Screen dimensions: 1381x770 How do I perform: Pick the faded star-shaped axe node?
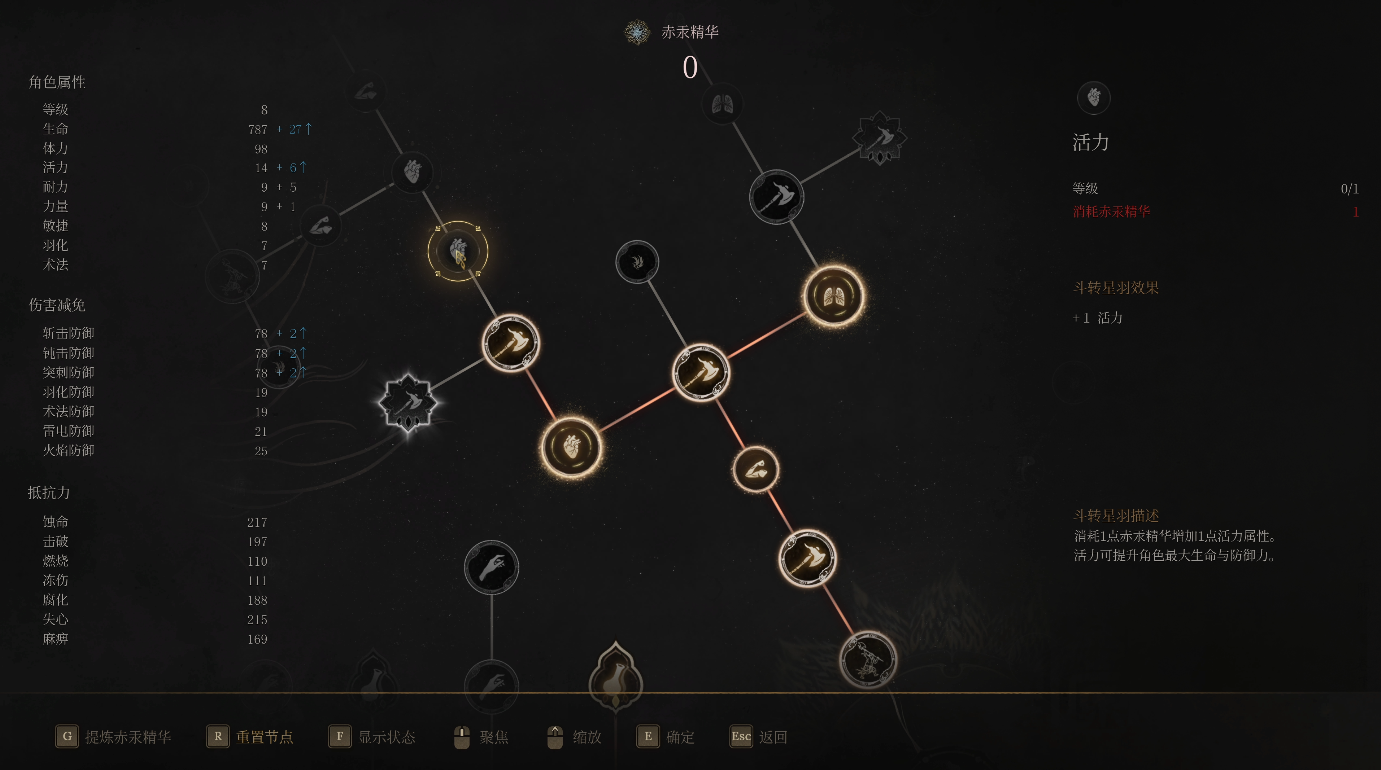pyautogui.click(x=879, y=138)
